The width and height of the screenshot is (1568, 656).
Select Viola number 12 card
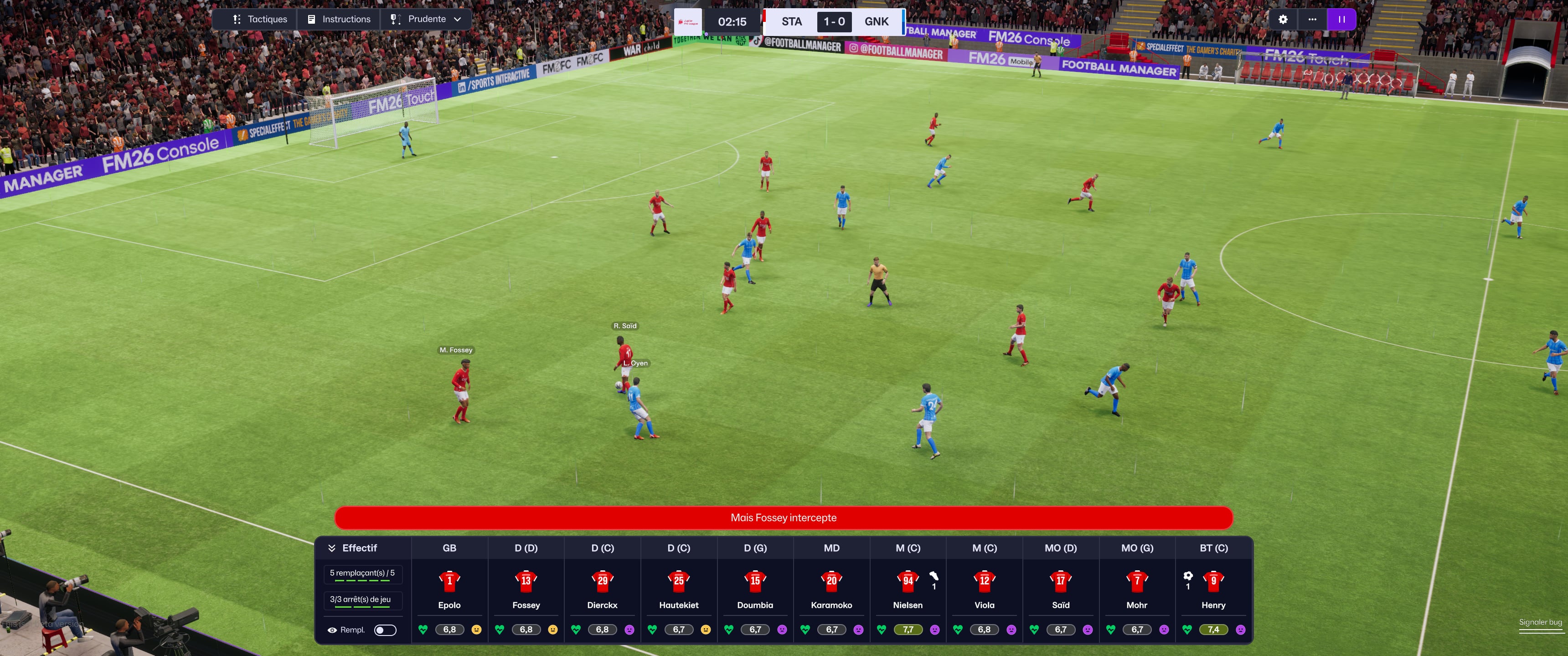[x=984, y=580]
